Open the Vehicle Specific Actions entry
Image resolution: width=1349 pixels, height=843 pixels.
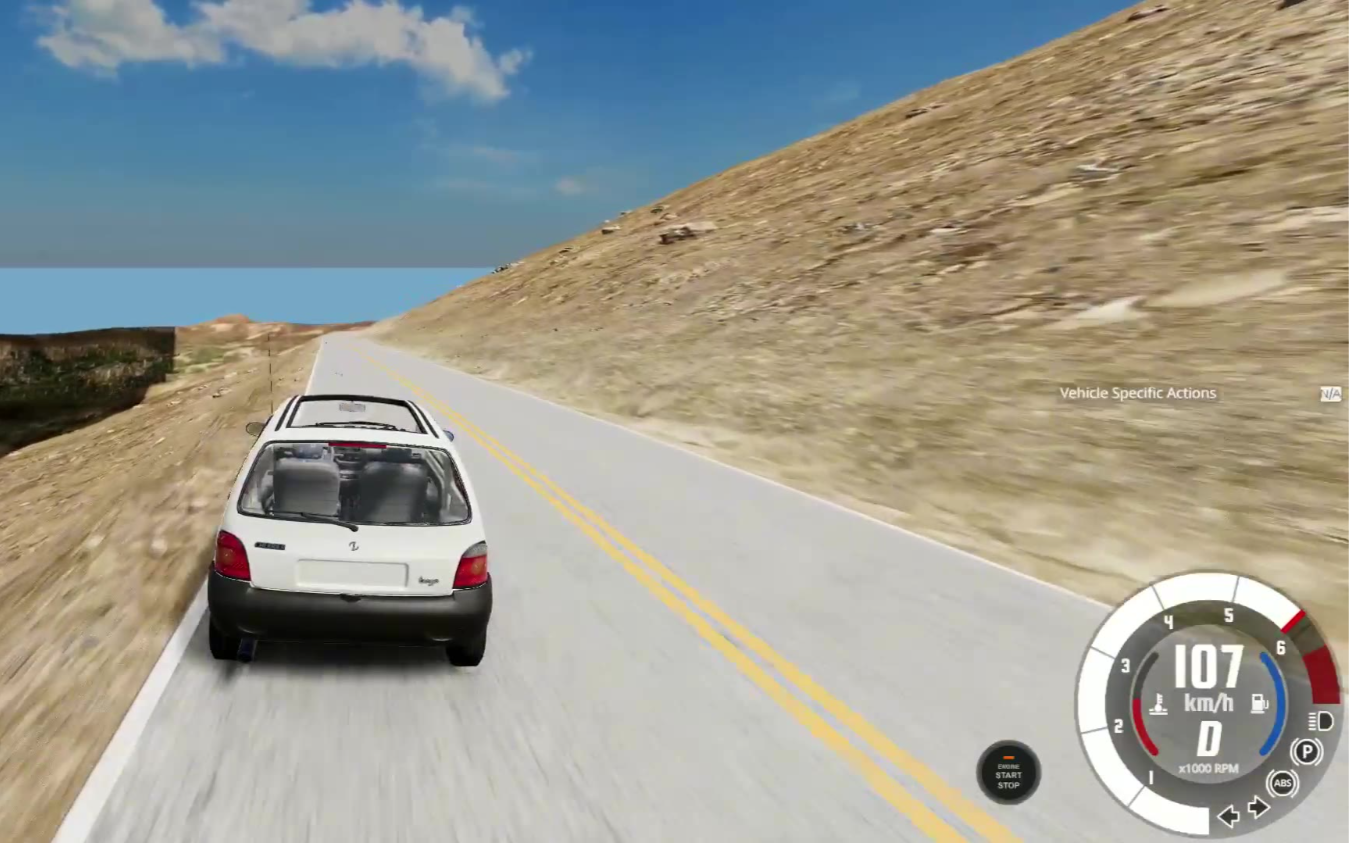pos(1137,393)
